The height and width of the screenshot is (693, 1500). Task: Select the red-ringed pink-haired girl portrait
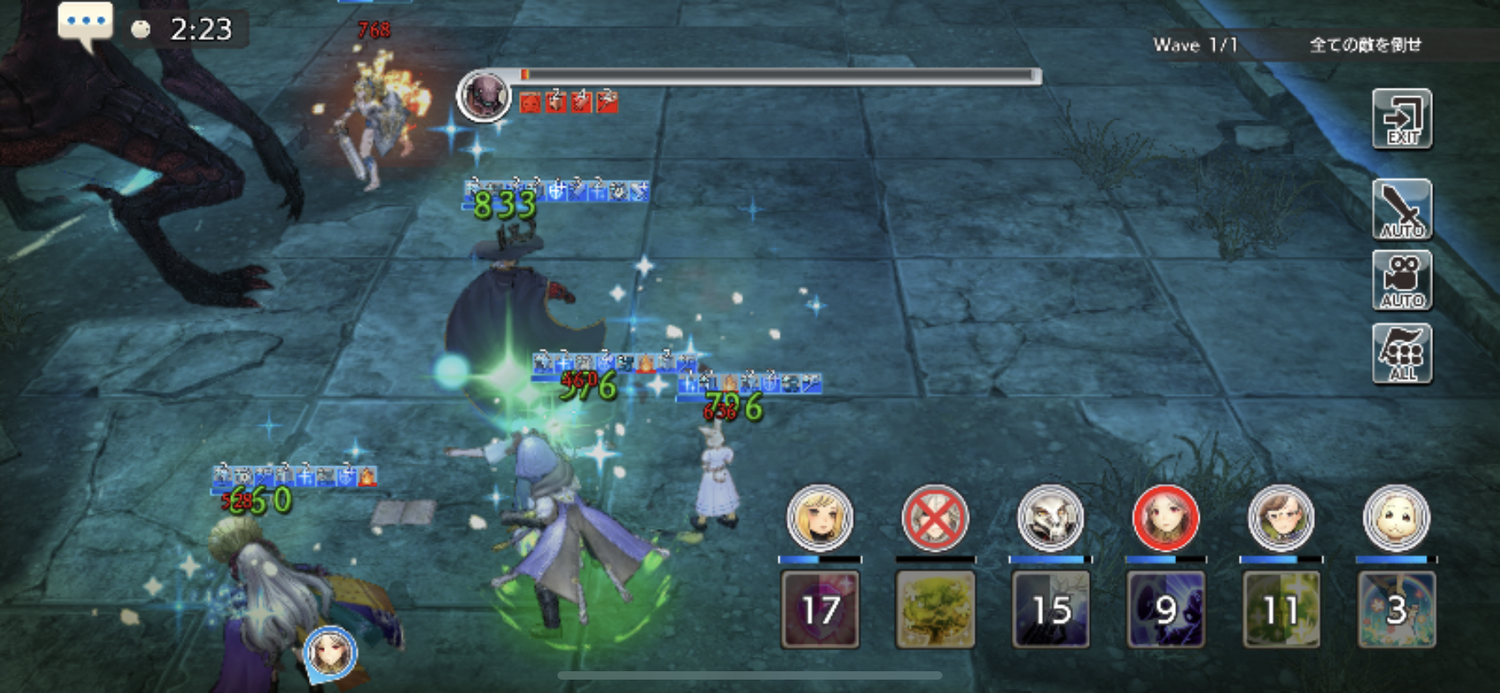pos(1166,518)
